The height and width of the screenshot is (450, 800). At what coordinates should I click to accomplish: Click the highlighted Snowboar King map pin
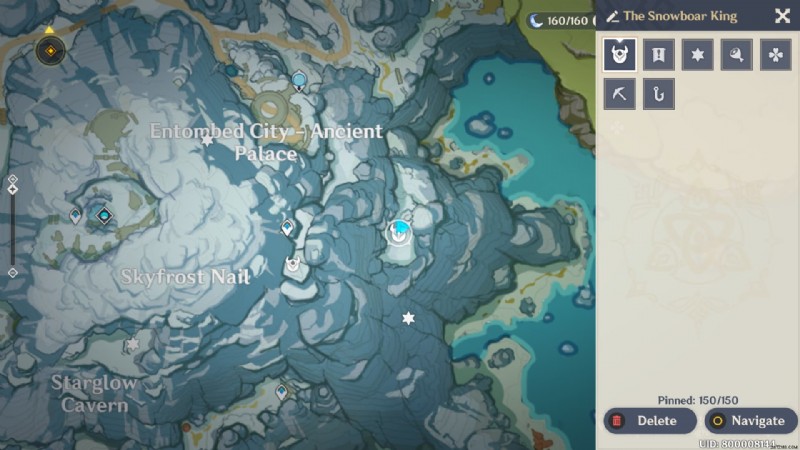click(400, 232)
